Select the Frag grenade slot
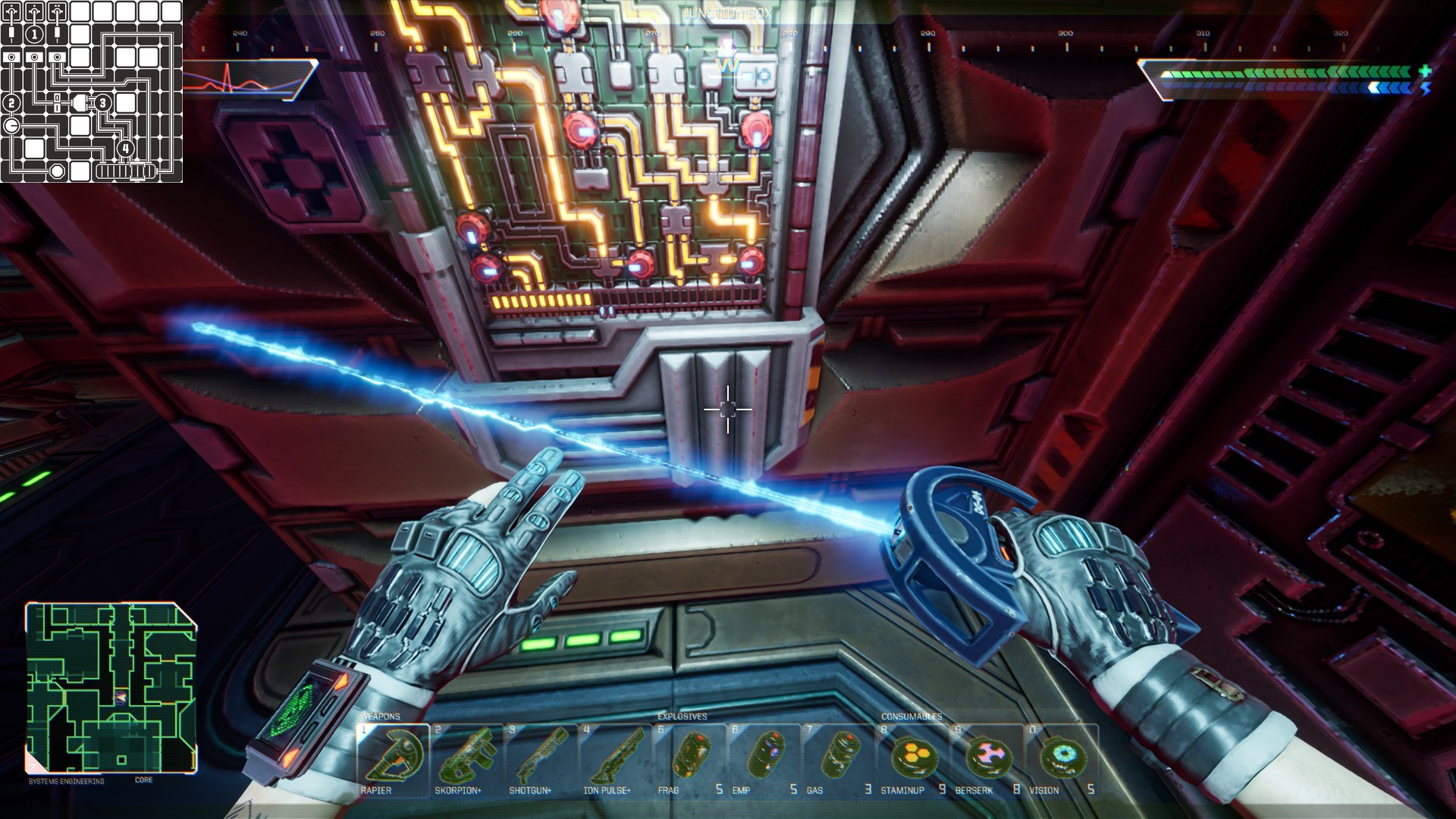 (690, 758)
